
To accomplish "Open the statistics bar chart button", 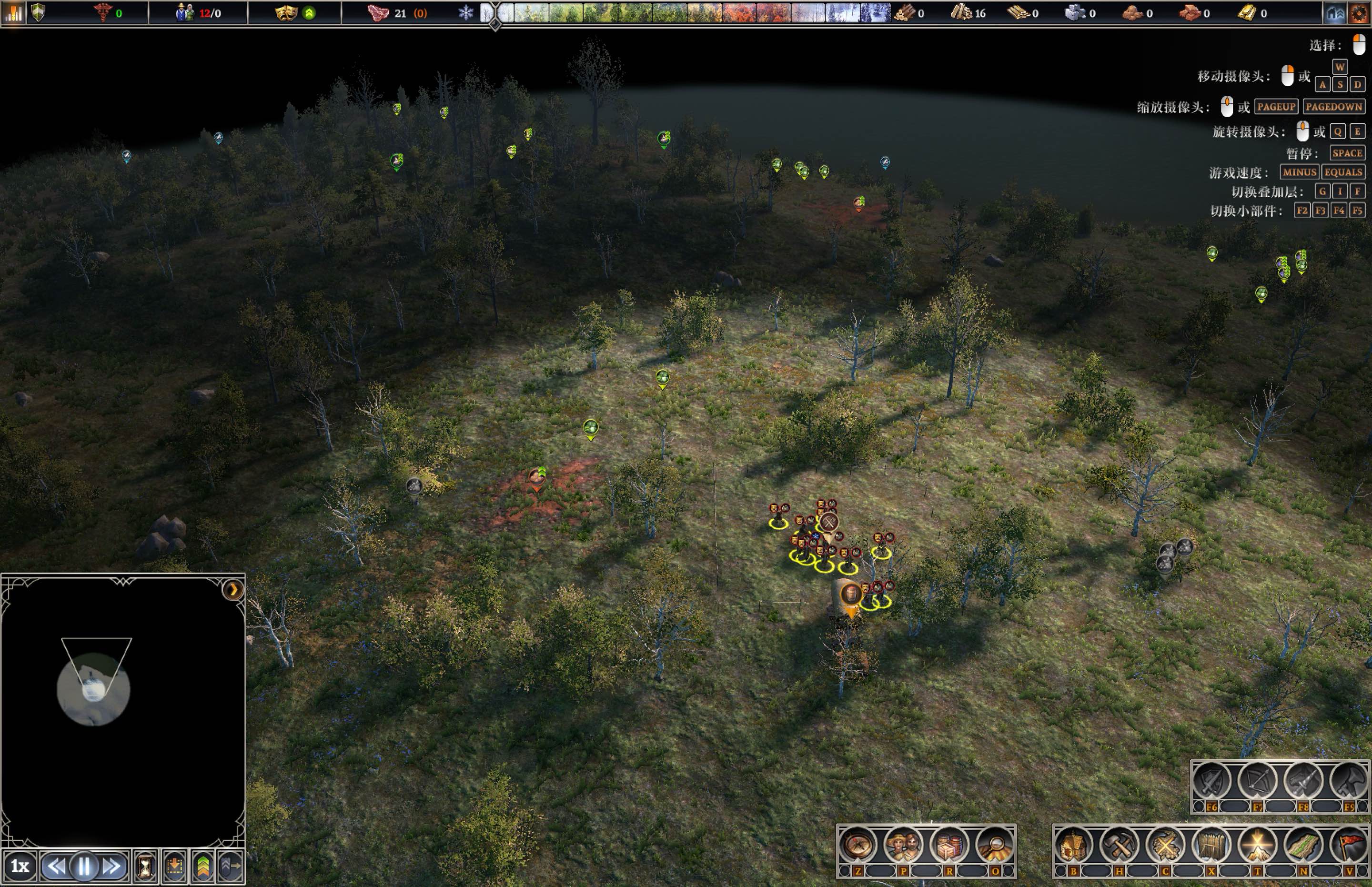I will tap(13, 12).
